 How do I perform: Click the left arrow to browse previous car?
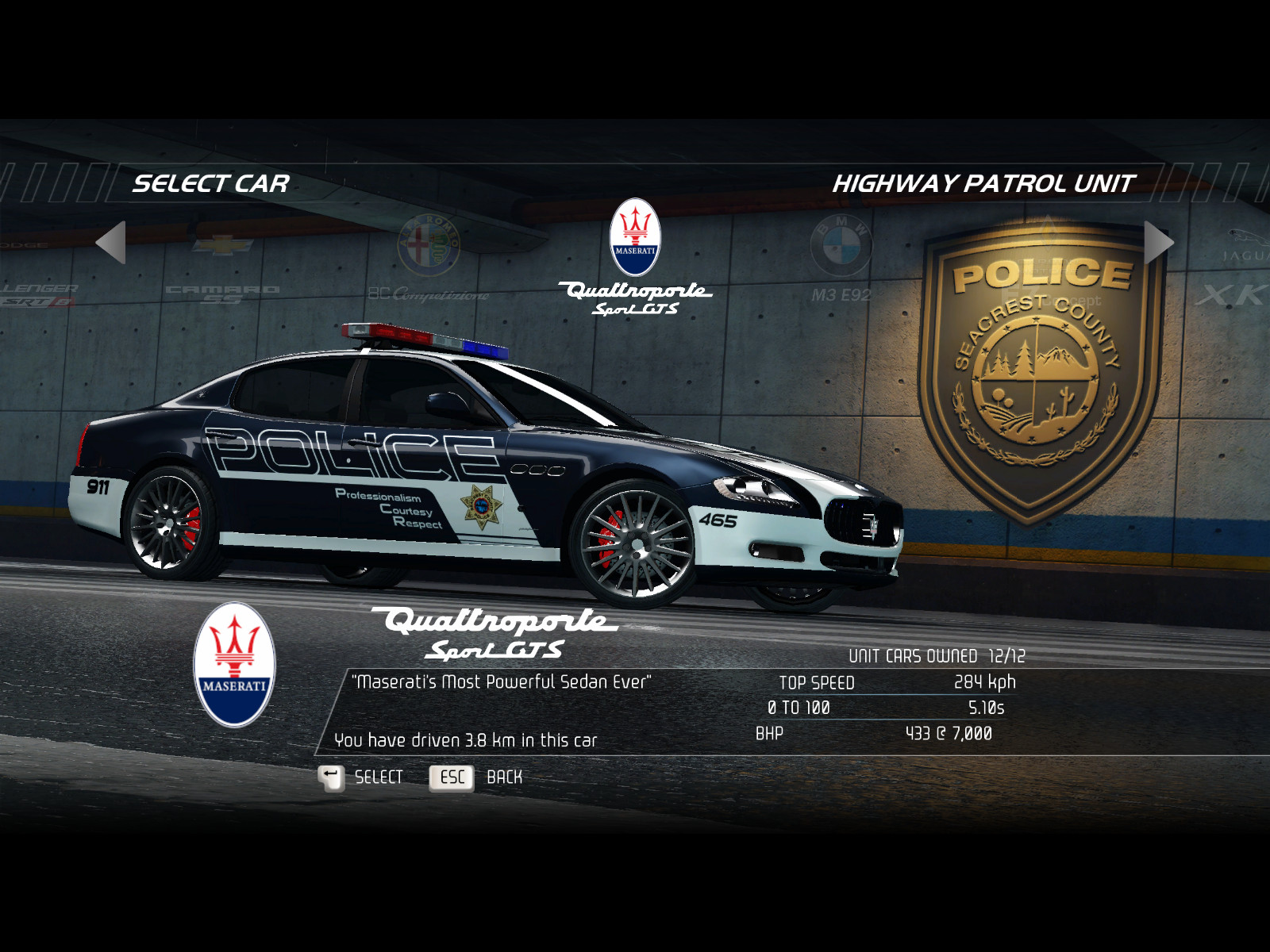(111, 242)
